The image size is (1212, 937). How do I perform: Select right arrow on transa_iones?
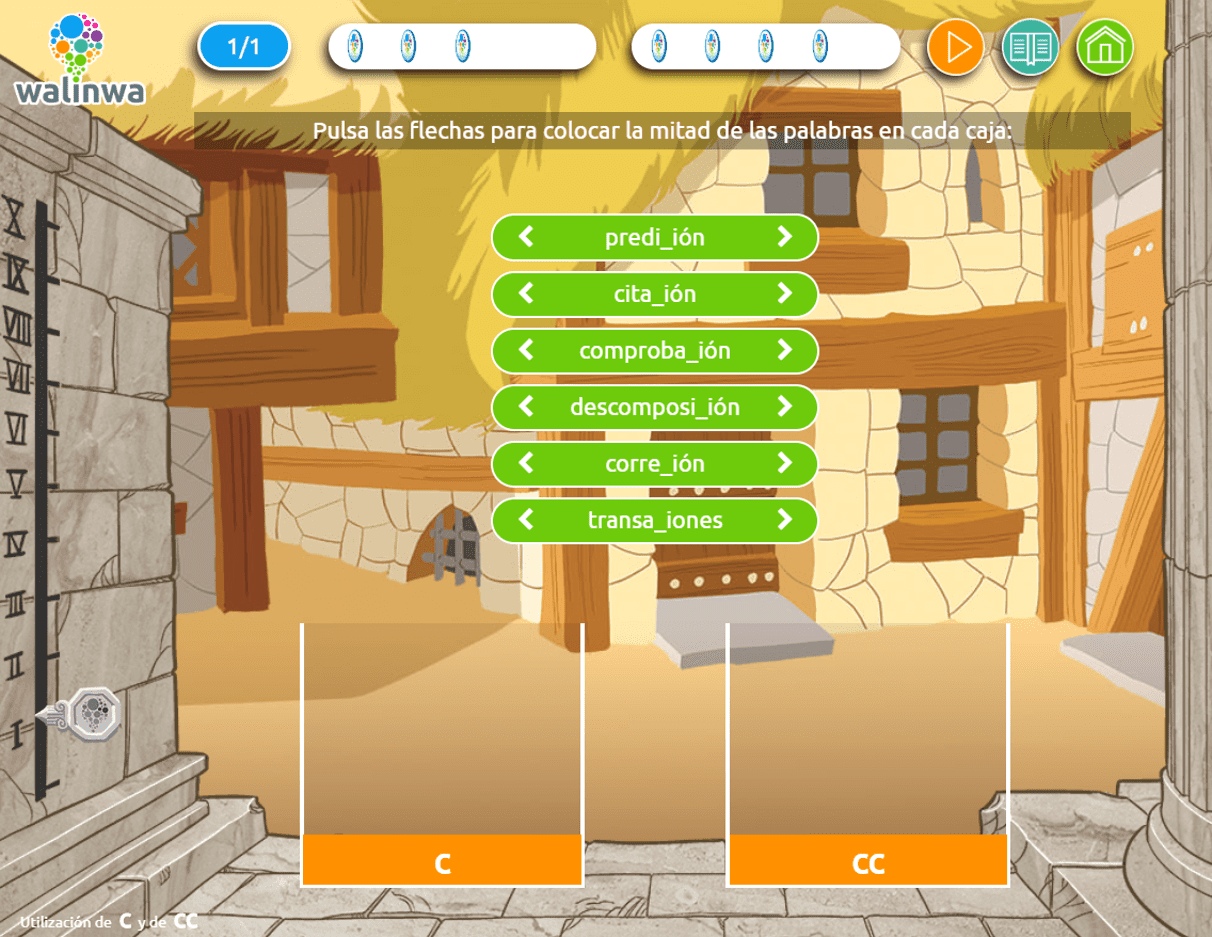point(784,520)
